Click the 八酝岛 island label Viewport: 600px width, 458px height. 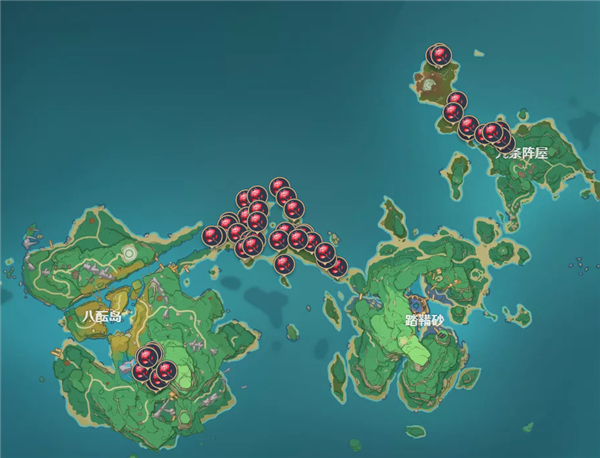(x=103, y=315)
